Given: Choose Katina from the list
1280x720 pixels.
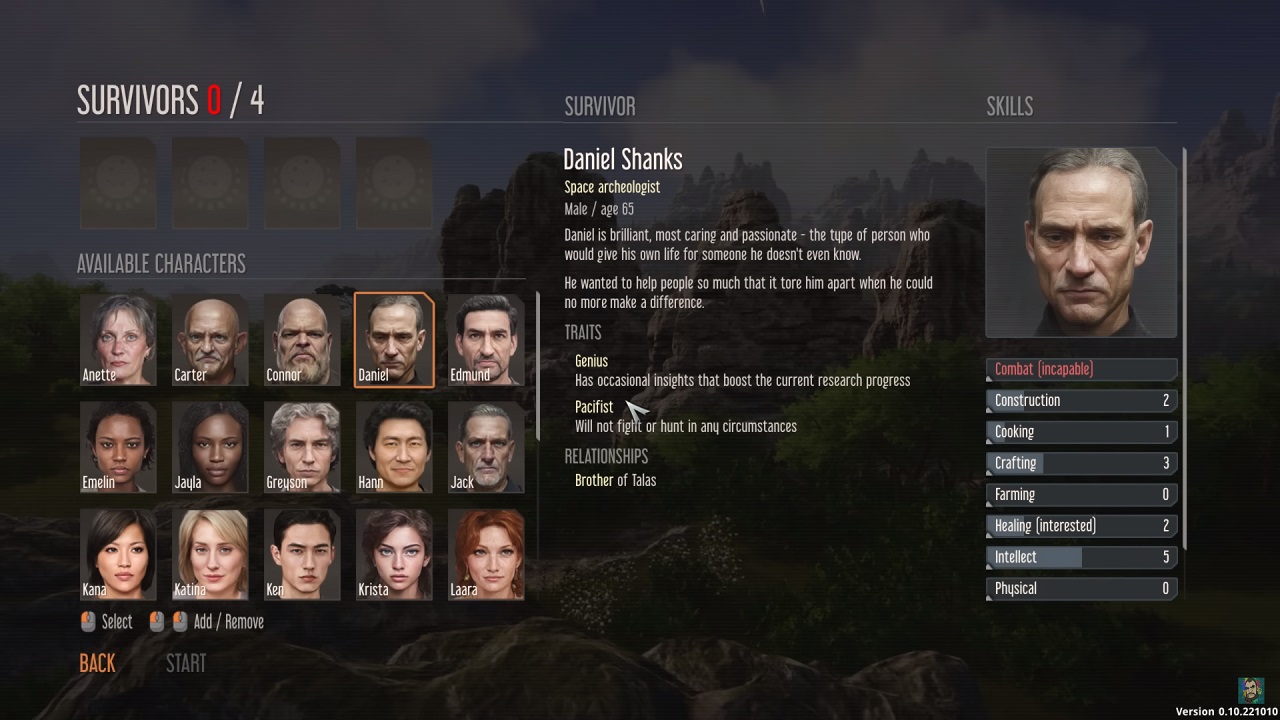Looking at the screenshot, I should [210, 554].
